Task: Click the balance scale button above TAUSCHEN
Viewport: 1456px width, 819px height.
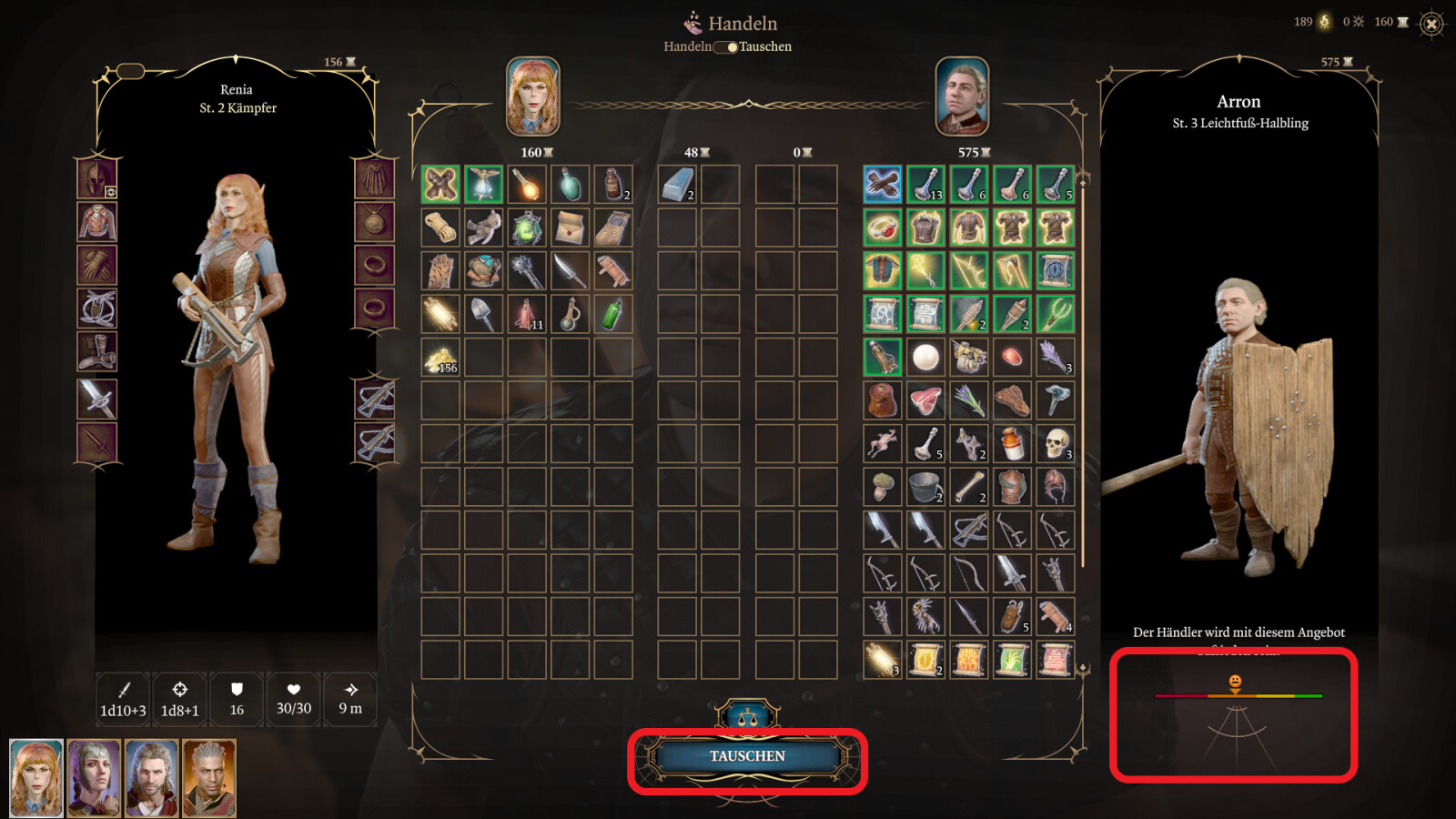Action: coord(747,717)
